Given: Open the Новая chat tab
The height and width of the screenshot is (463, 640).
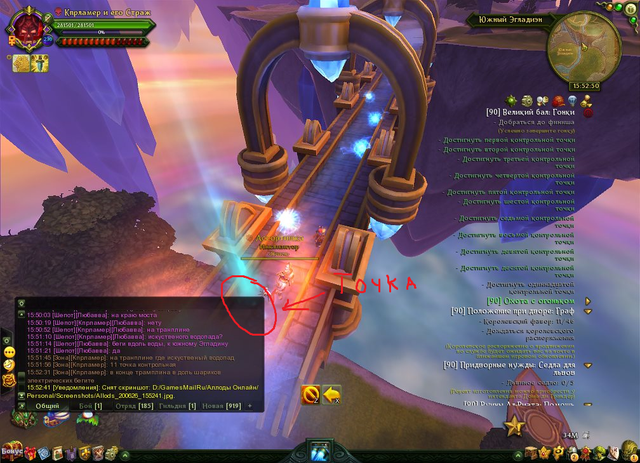Looking at the screenshot, I should pos(219,407).
